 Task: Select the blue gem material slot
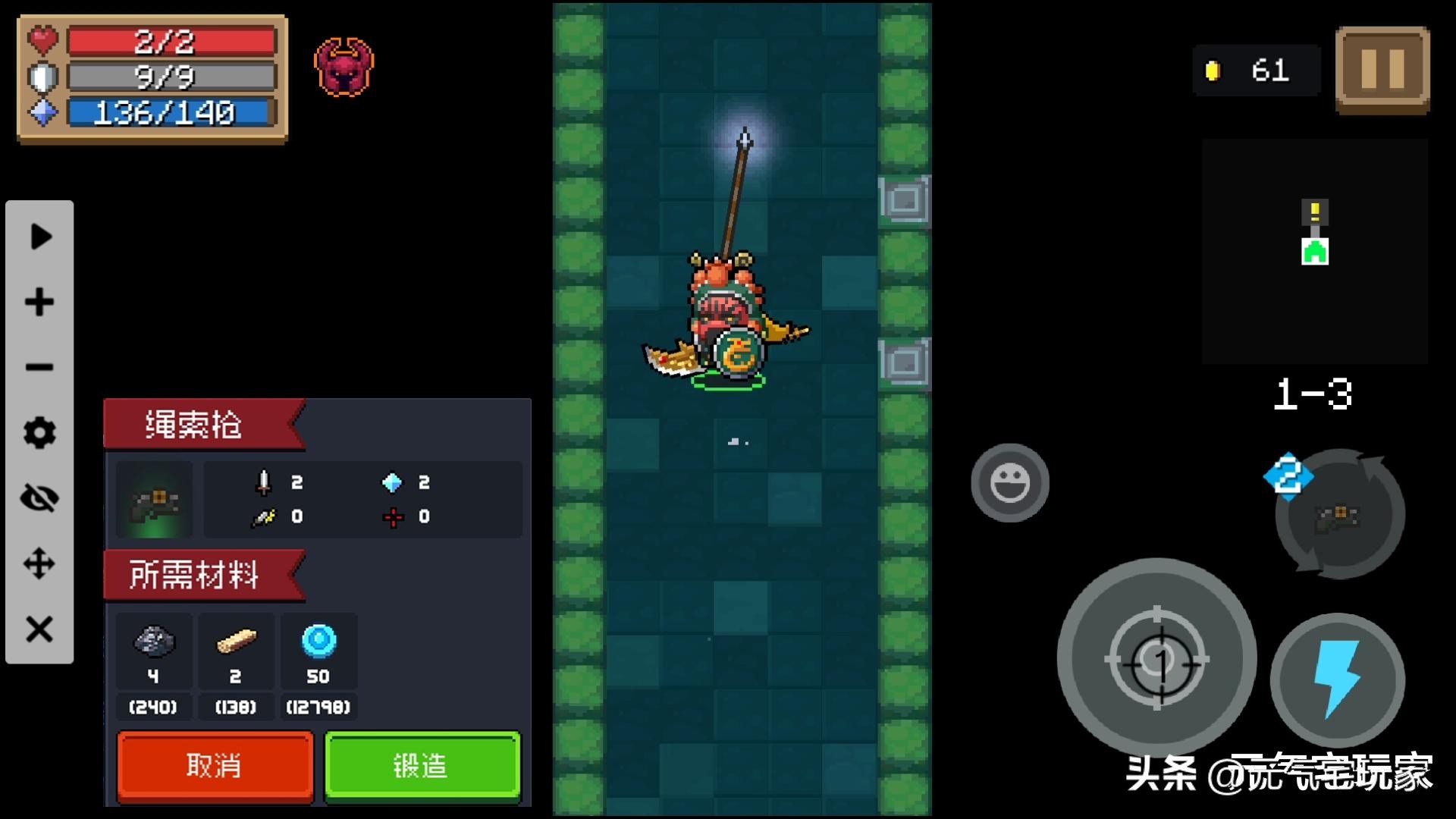[x=318, y=643]
